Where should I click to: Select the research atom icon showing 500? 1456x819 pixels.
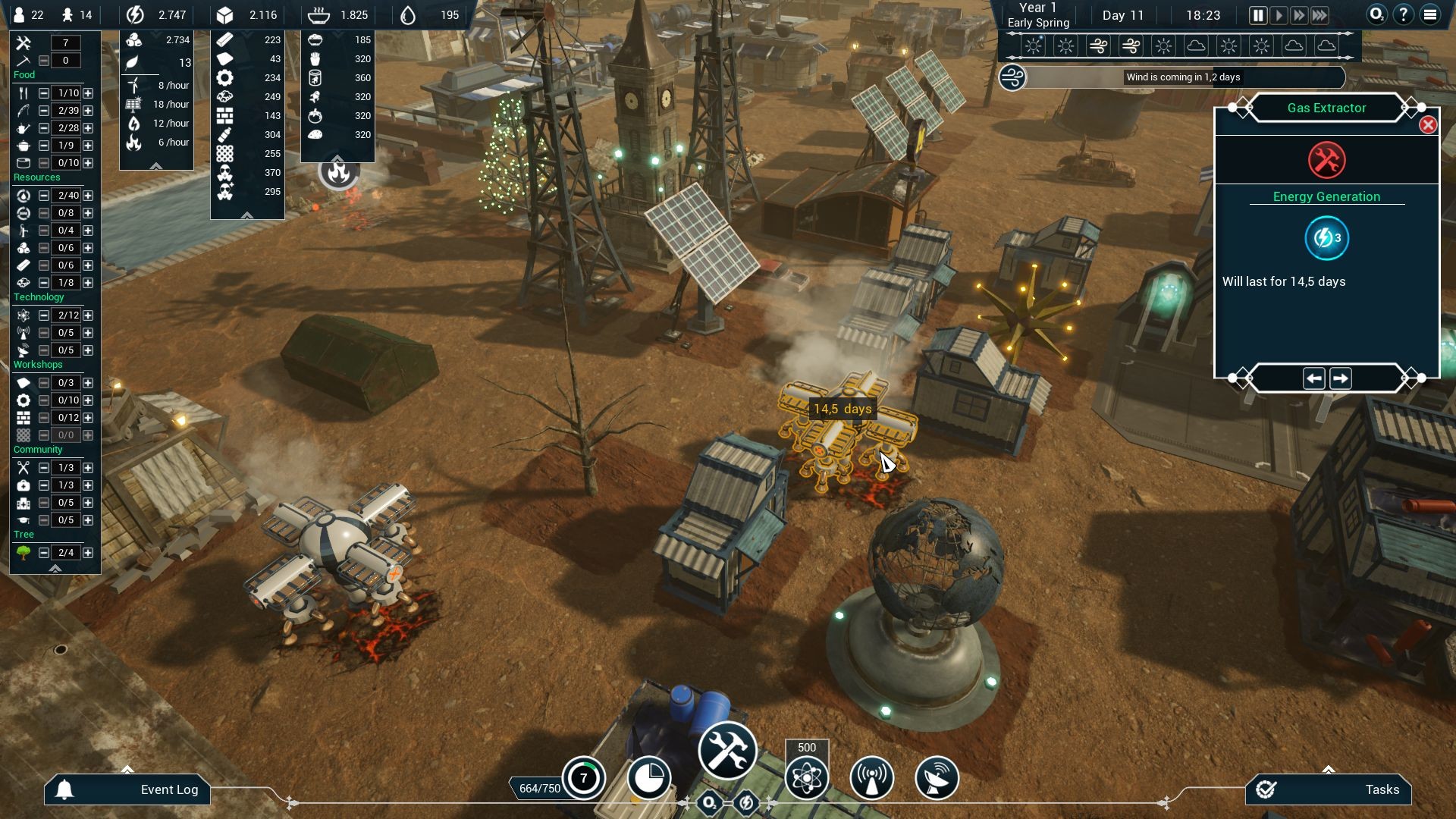tap(807, 777)
